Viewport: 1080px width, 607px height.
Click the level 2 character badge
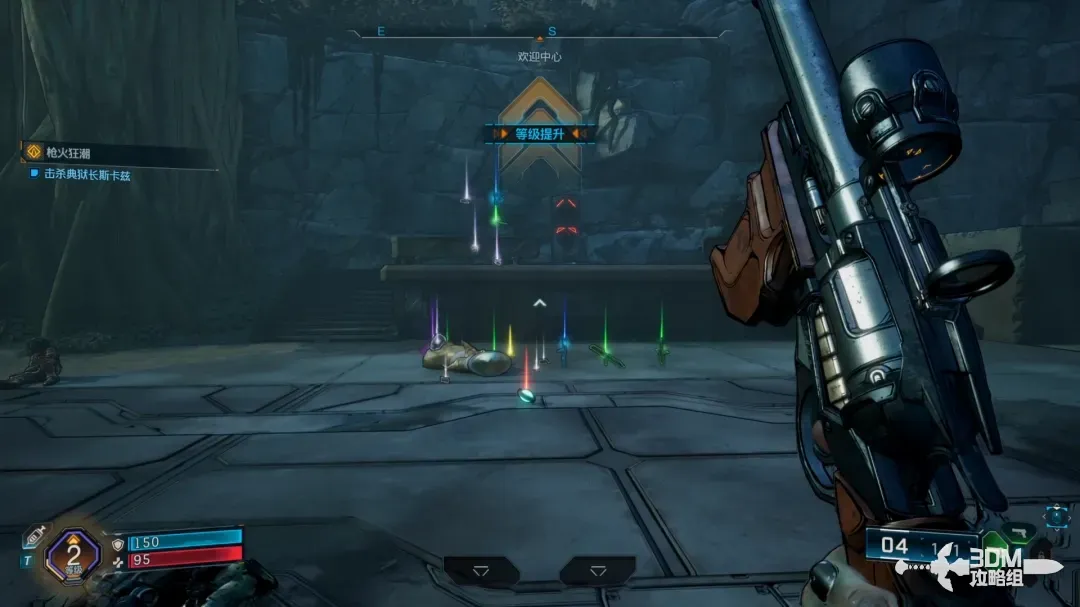[73, 553]
